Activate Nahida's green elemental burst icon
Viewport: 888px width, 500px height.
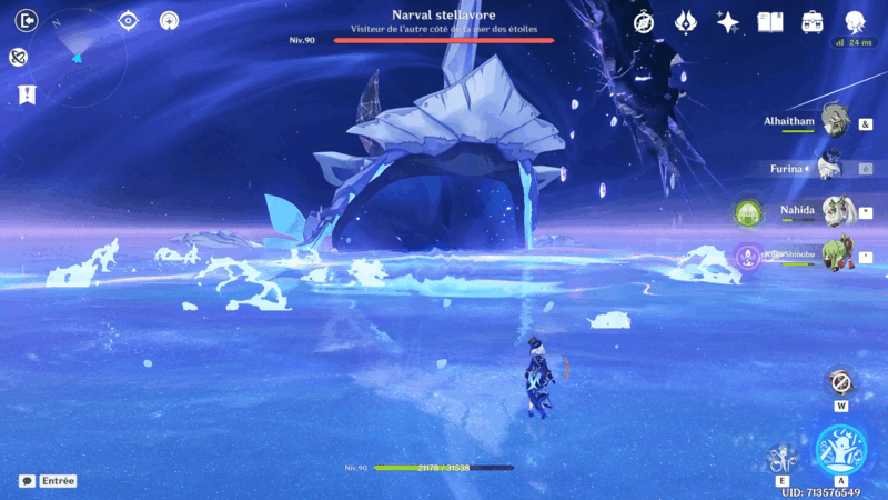coord(748,212)
